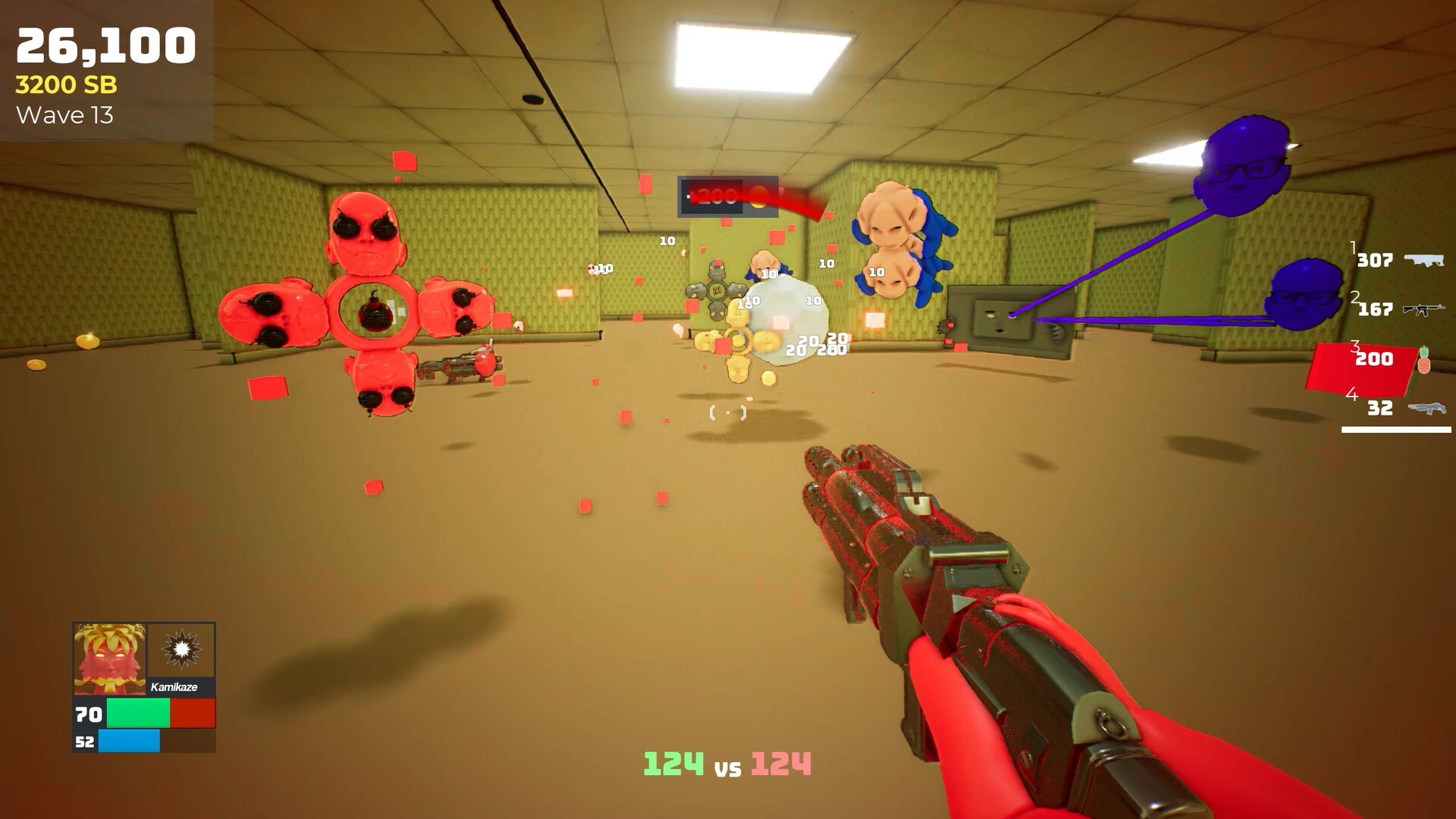The height and width of the screenshot is (819, 1456).
Task: Click the Wave 13 indicator
Action: [x=66, y=117]
